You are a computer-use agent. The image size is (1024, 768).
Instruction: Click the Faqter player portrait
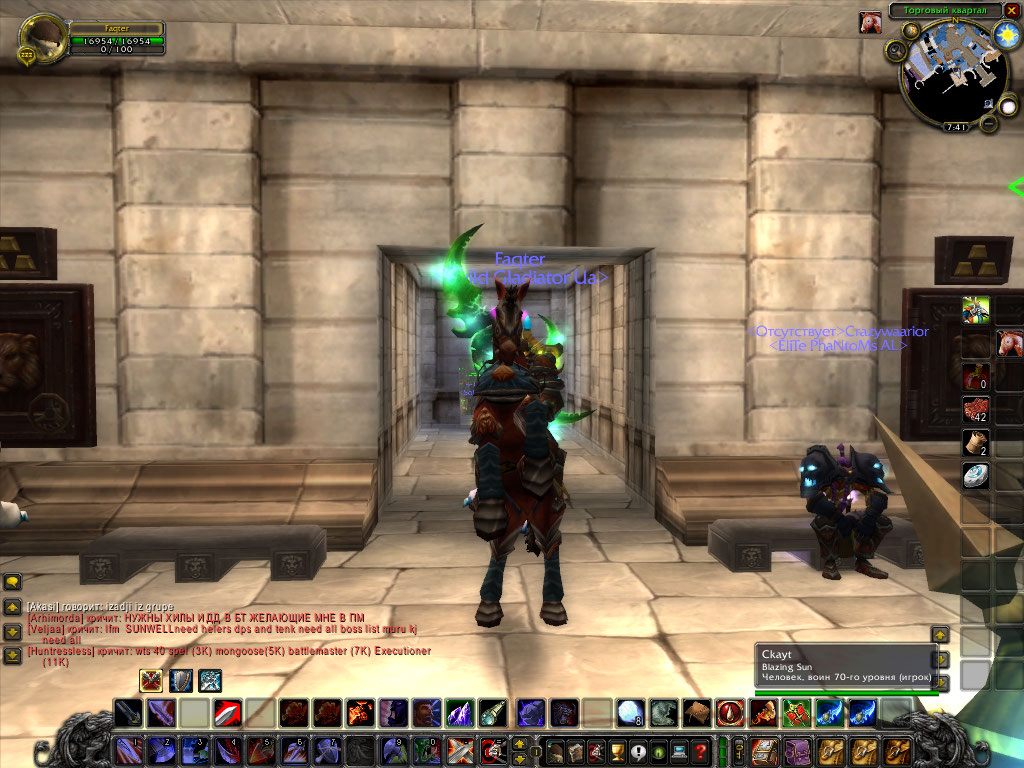pos(42,37)
